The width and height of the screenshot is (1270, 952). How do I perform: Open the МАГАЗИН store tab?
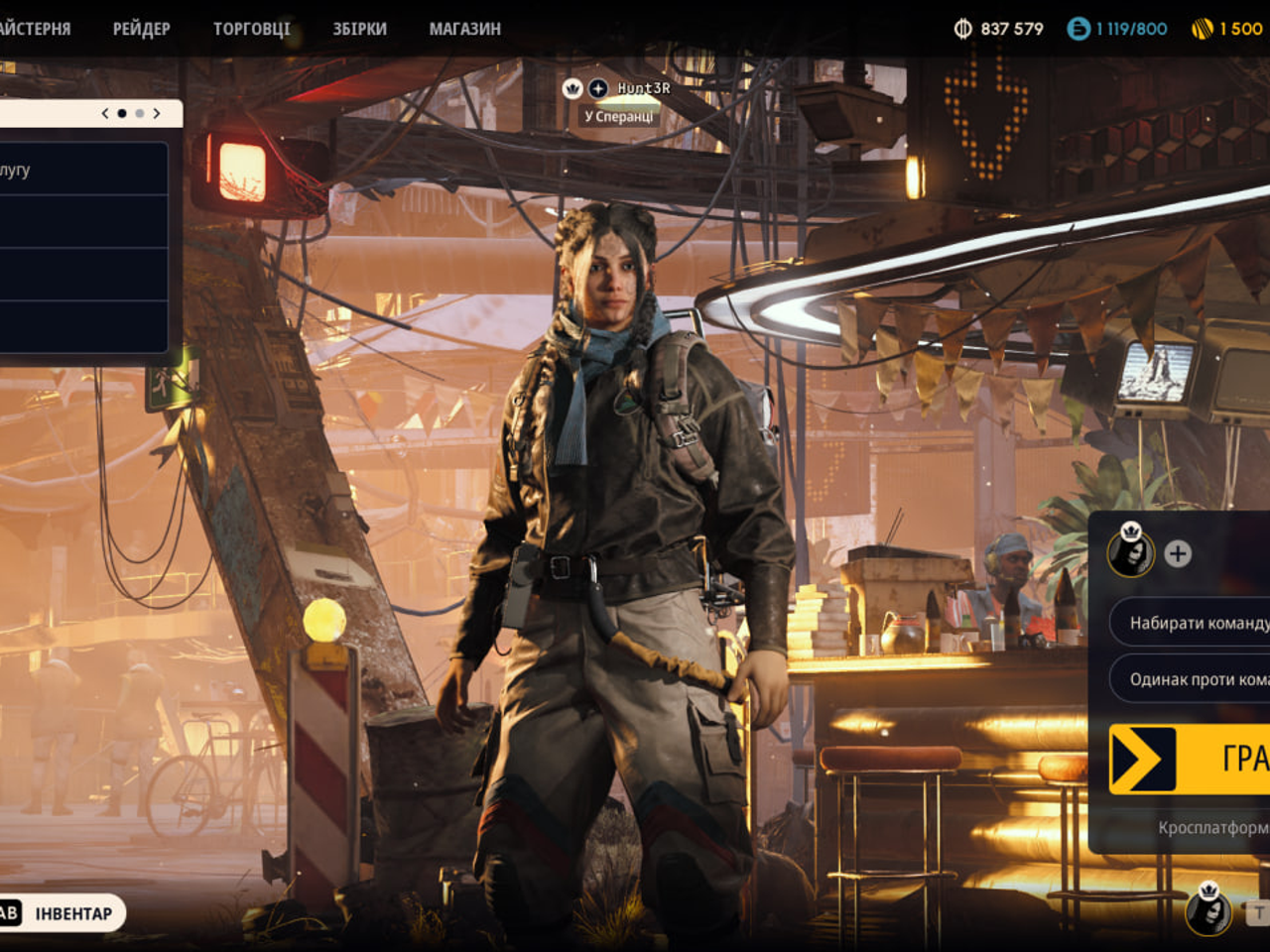coord(464,29)
